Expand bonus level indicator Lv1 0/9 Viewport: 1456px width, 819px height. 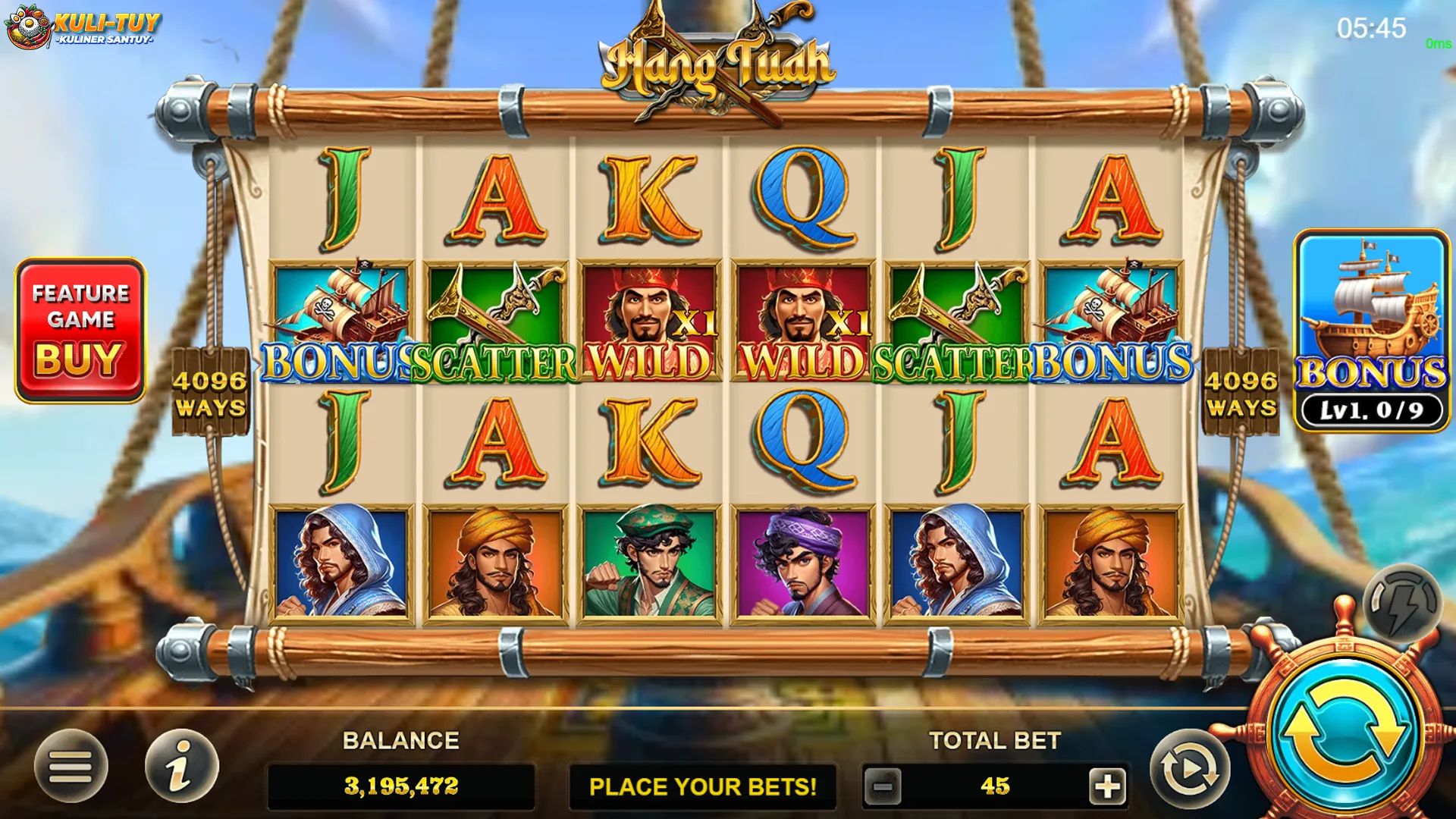tap(1373, 409)
